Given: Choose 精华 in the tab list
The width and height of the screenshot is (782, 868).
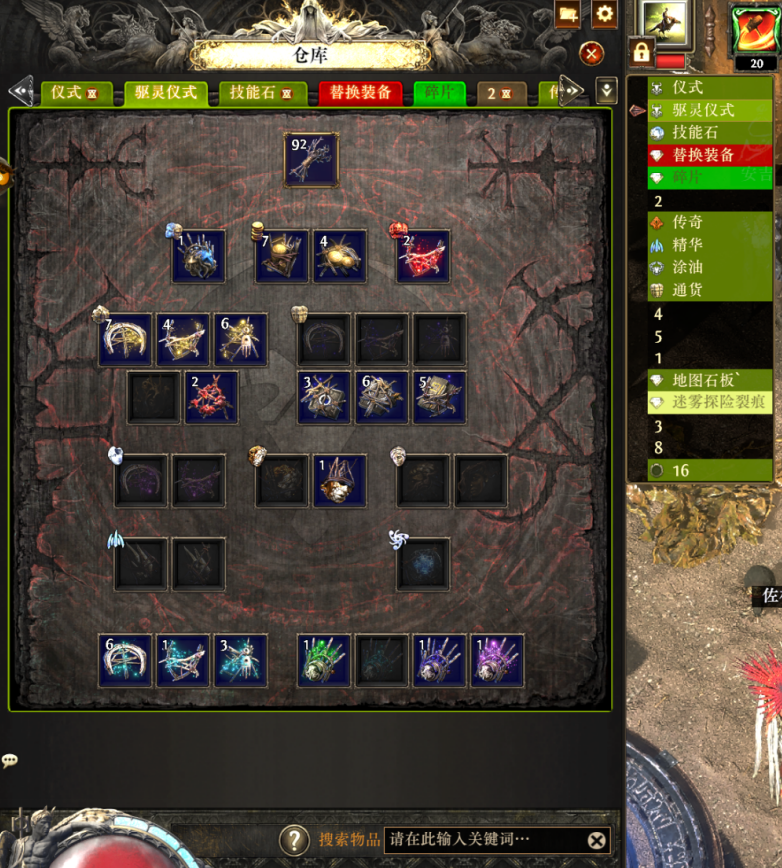Looking at the screenshot, I should [688, 244].
